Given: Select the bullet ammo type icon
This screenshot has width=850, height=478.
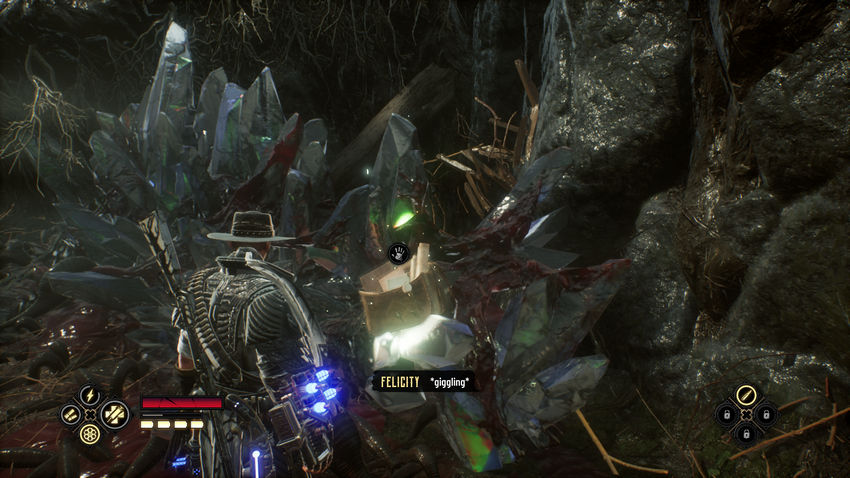Looking at the screenshot, I should tap(745, 395).
